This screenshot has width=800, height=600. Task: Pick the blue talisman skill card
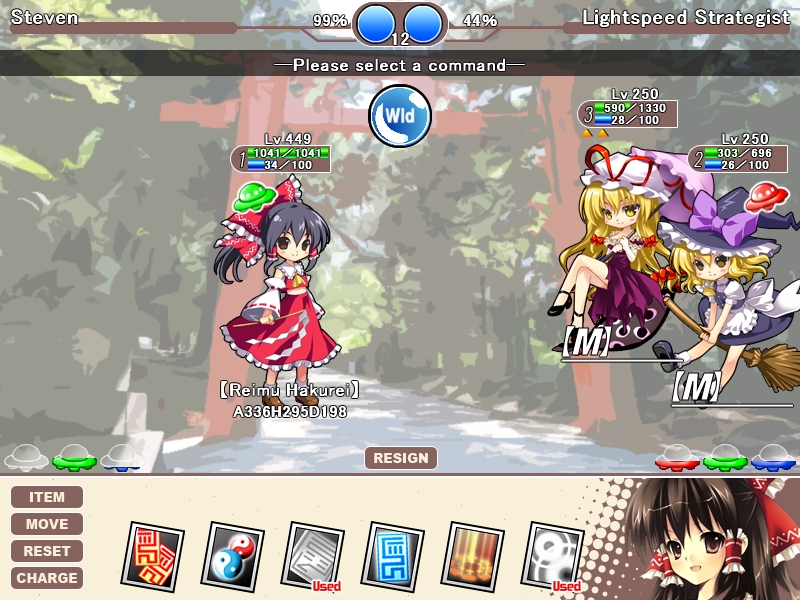393,555
